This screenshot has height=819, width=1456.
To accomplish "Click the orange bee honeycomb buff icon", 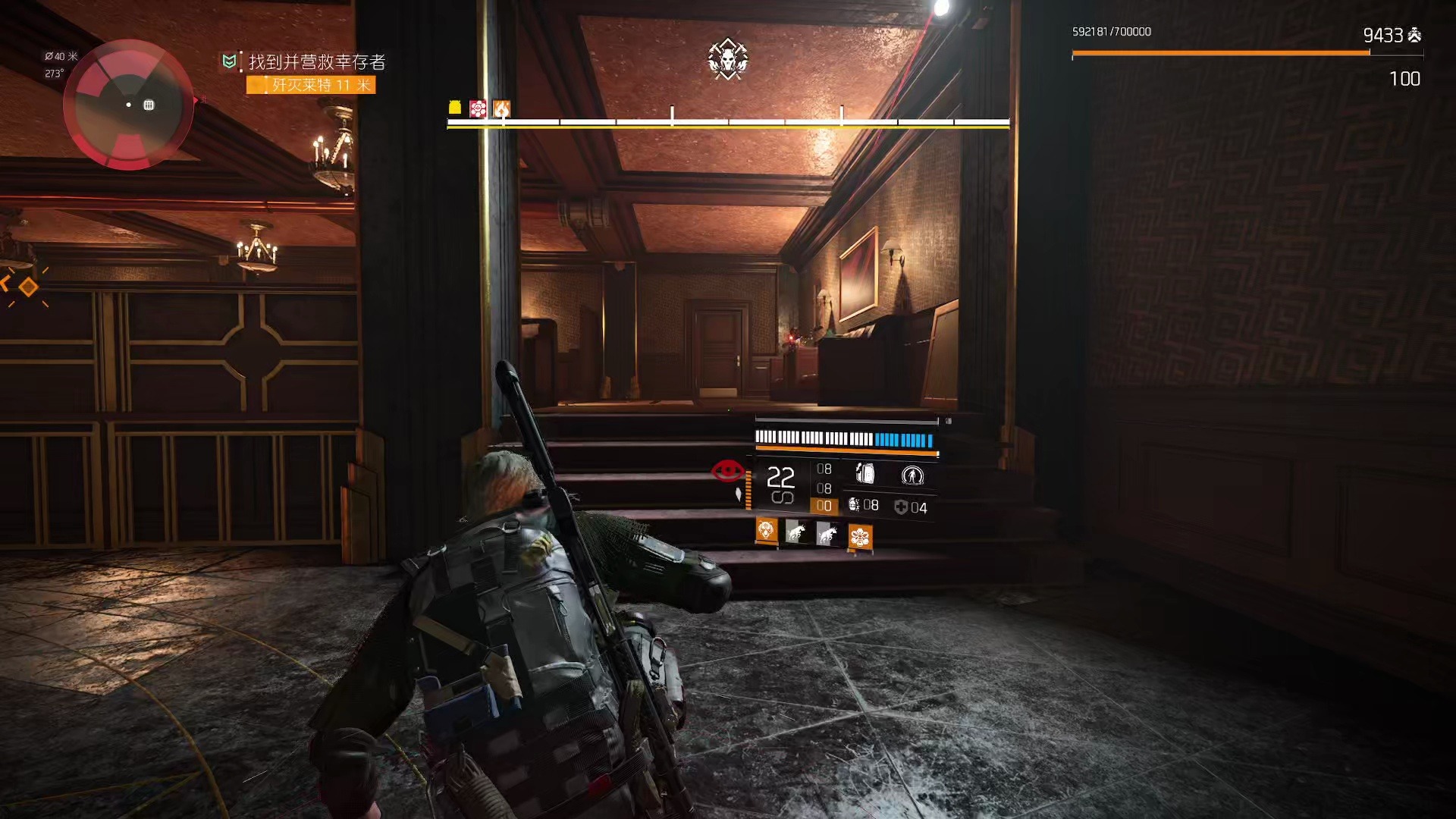I will [x=860, y=537].
